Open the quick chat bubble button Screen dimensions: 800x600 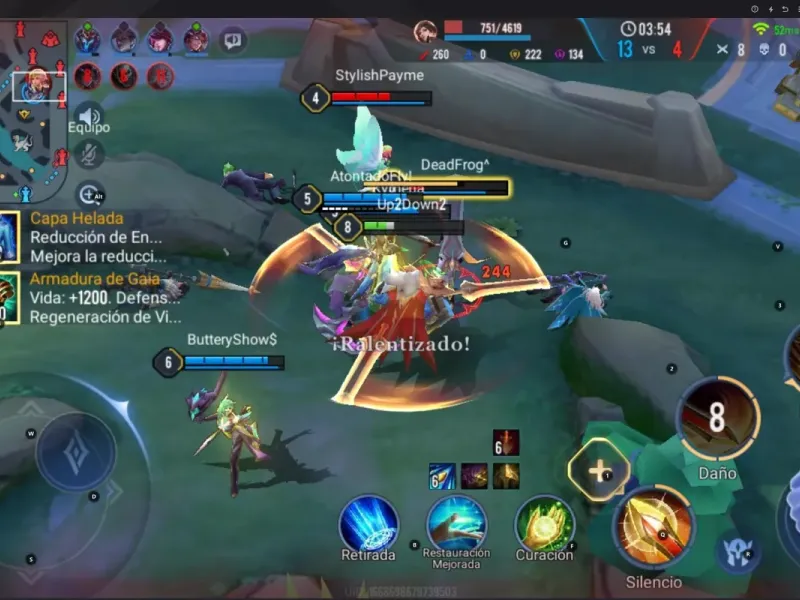click(232, 41)
